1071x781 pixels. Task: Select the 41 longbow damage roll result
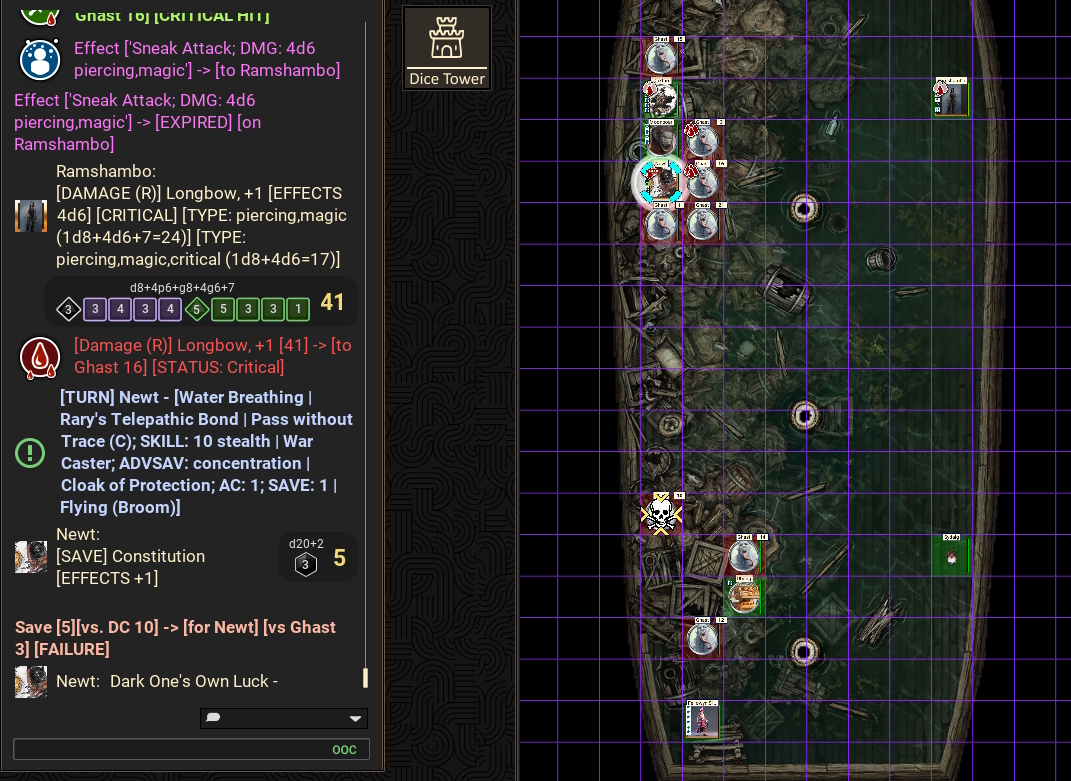pyautogui.click(x=332, y=303)
